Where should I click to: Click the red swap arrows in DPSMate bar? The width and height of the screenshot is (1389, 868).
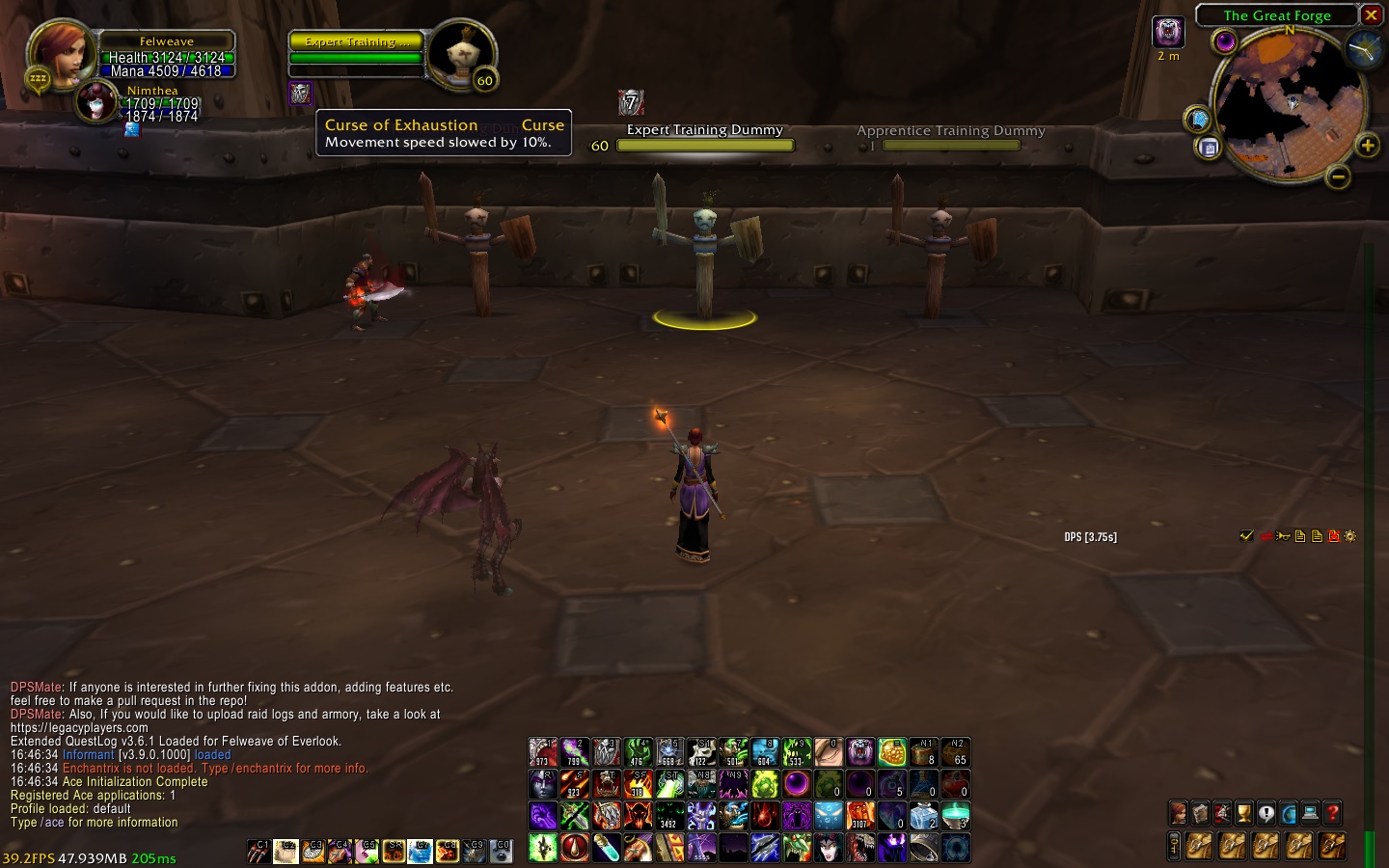1266,536
